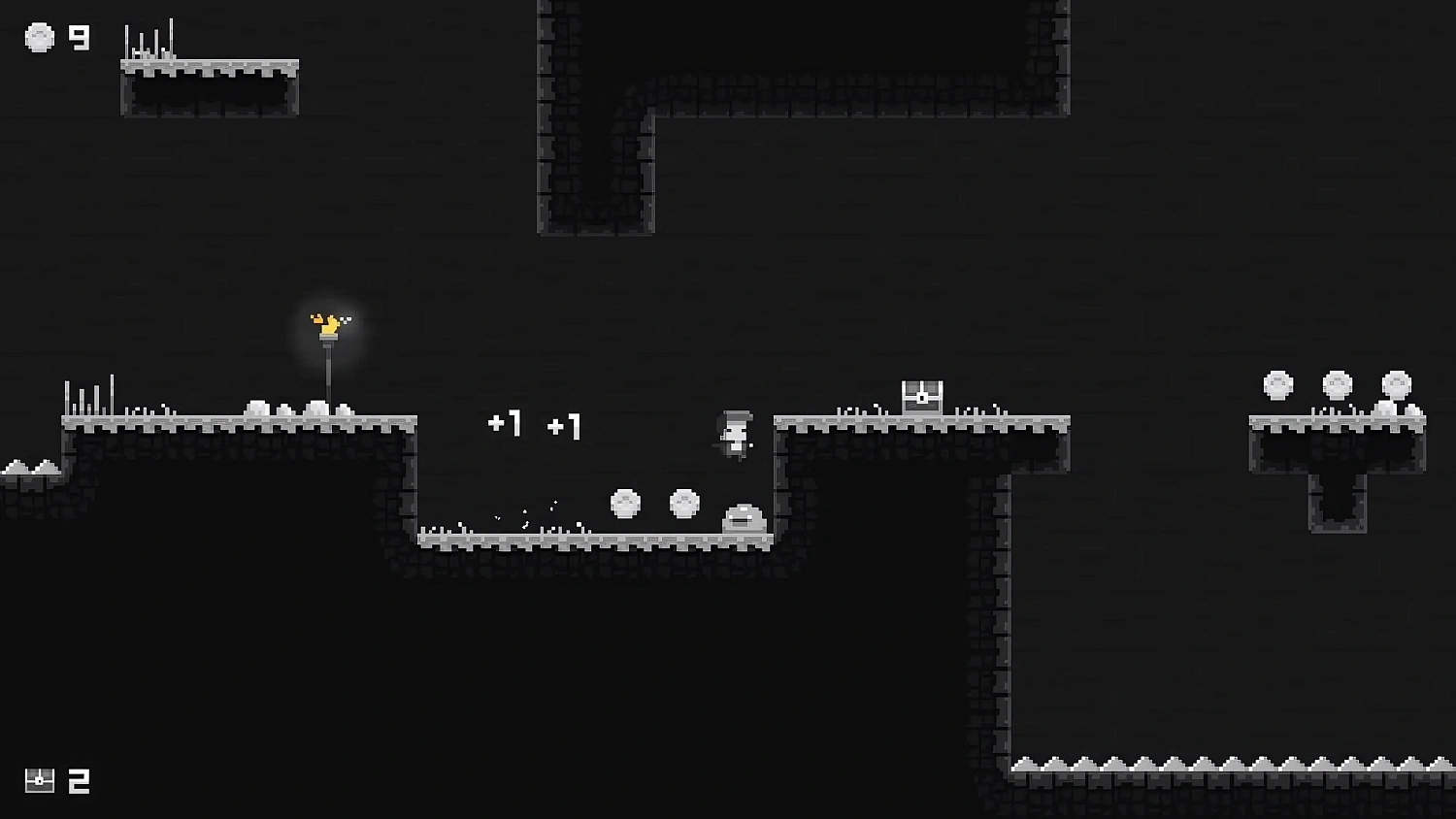
Task: Click the leftmost coin in the pit
Action: (x=624, y=503)
